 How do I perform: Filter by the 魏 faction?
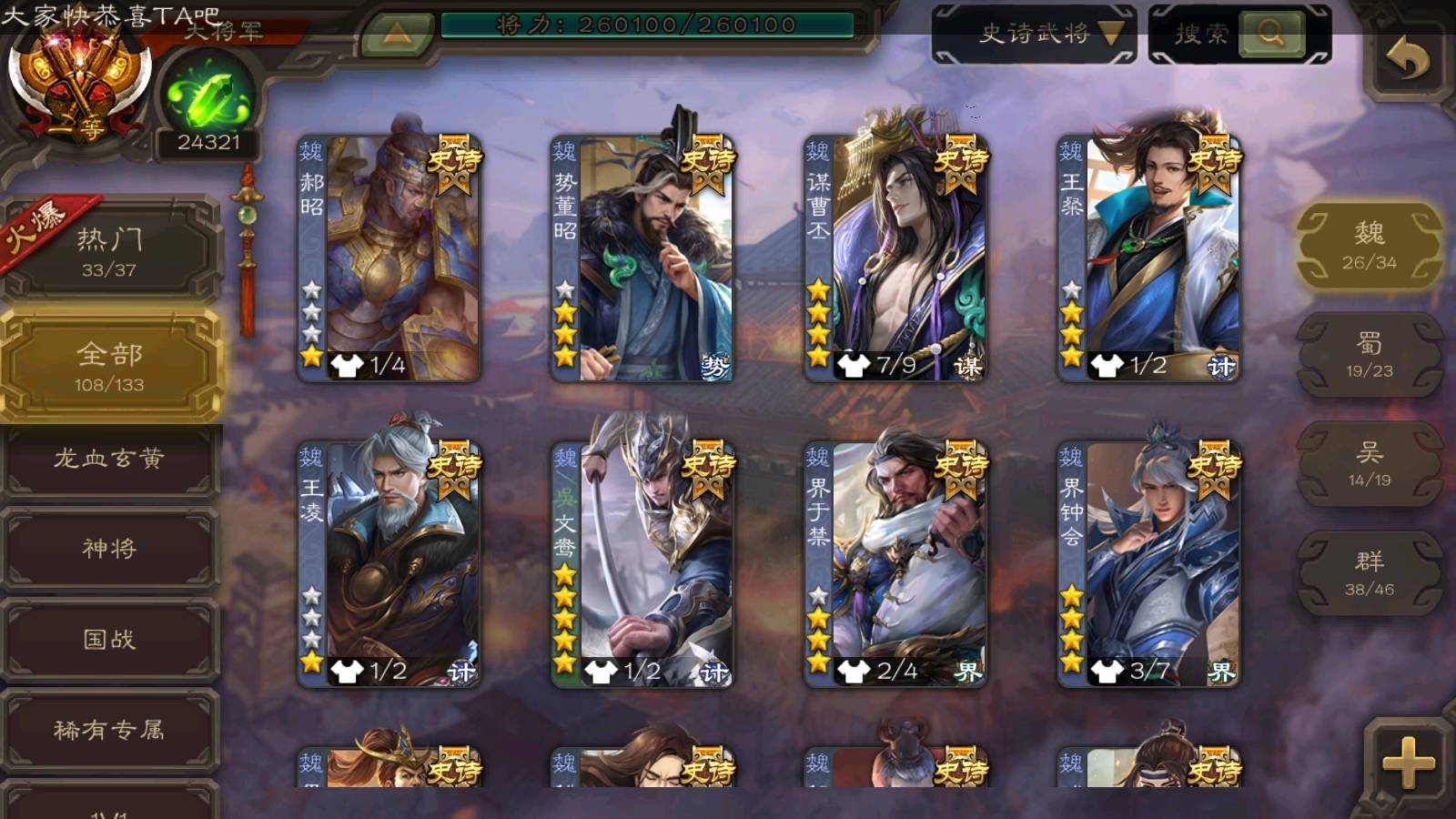(x=1369, y=246)
